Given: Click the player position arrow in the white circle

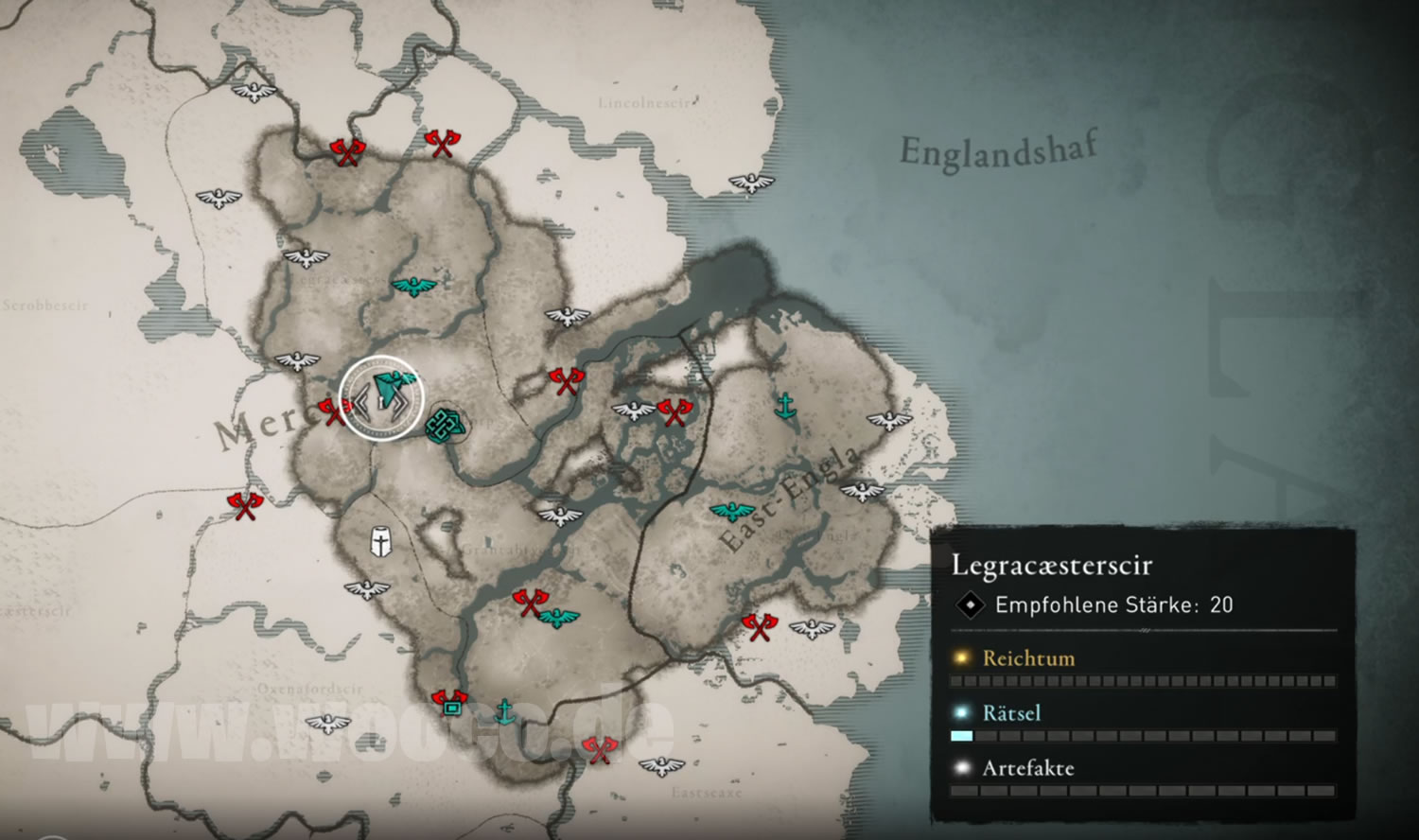Looking at the screenshot, I should 391,390.
